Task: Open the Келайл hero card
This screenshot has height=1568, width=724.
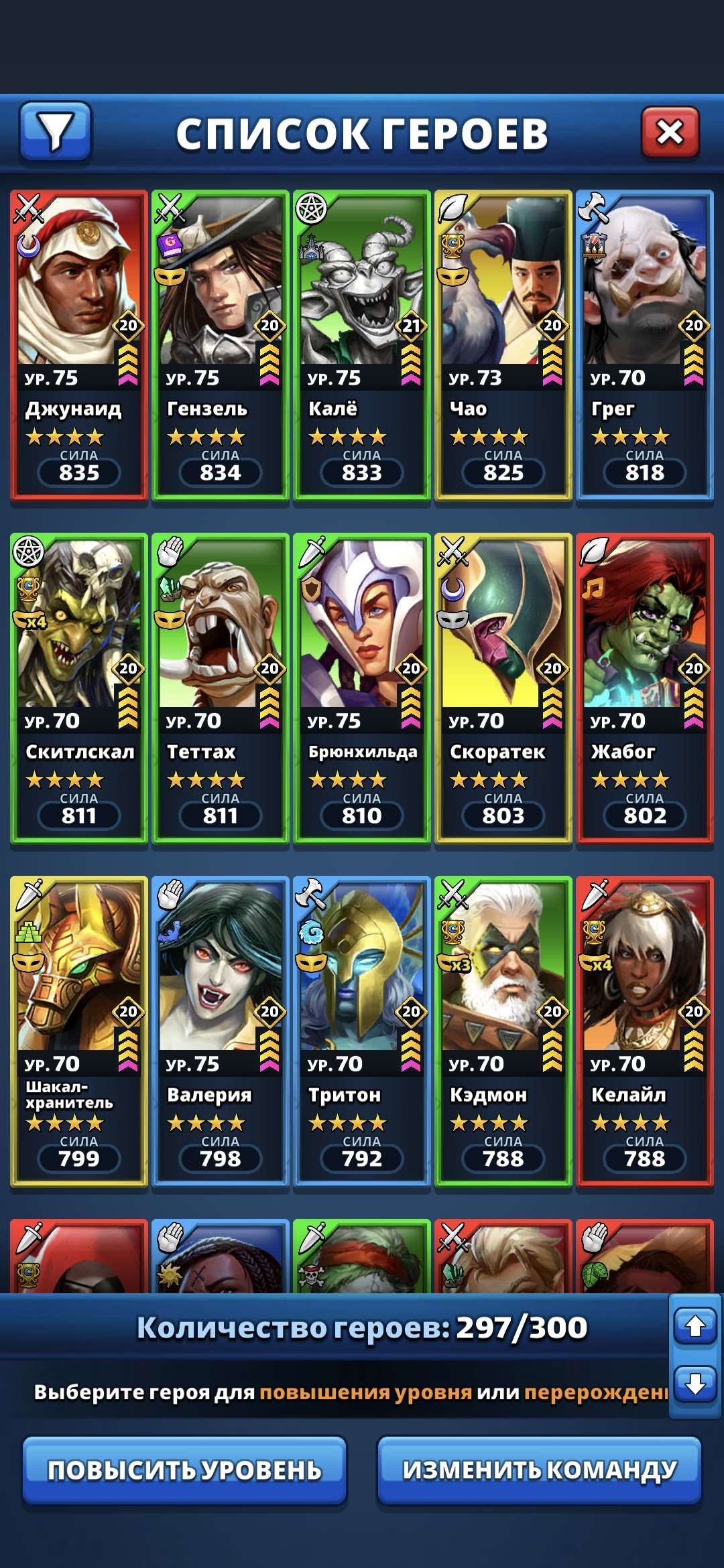Action: click(x=645, y=1031)
